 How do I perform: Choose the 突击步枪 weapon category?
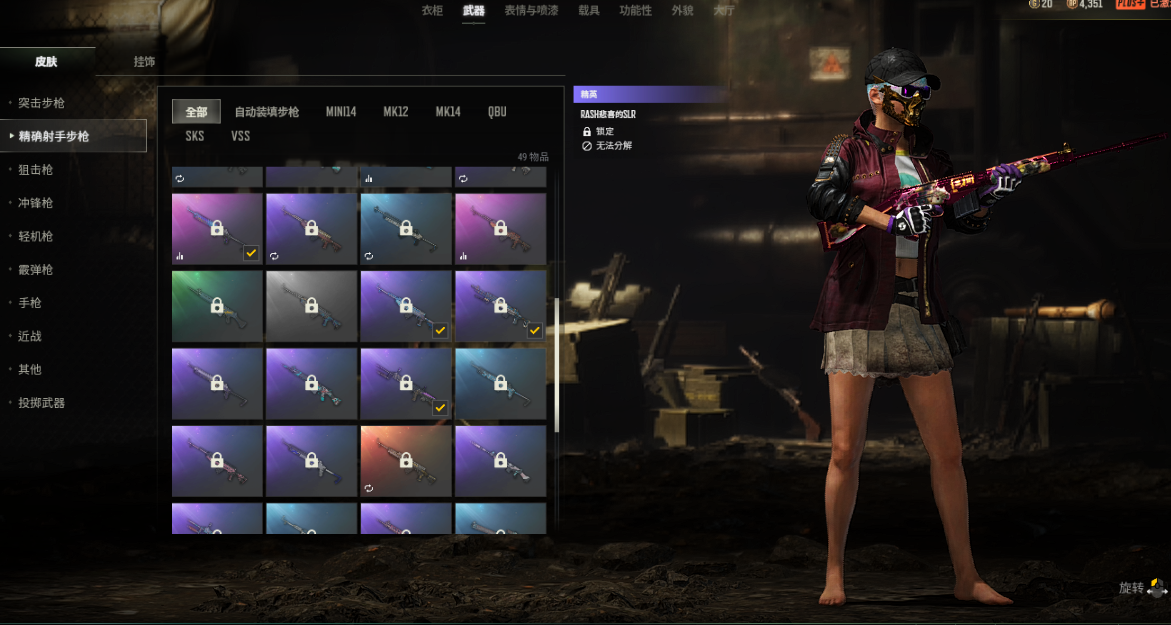[x=41, y=103]
